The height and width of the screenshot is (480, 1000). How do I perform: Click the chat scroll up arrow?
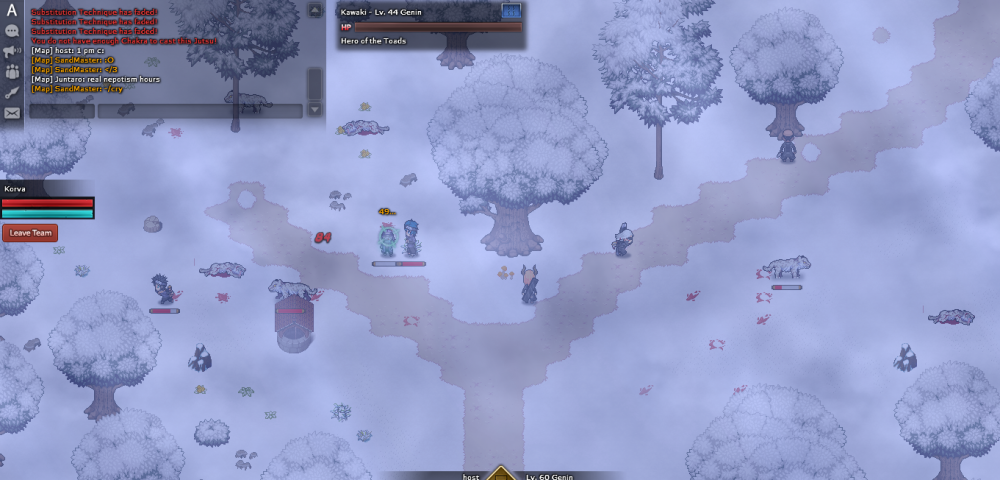pos(314,12)
